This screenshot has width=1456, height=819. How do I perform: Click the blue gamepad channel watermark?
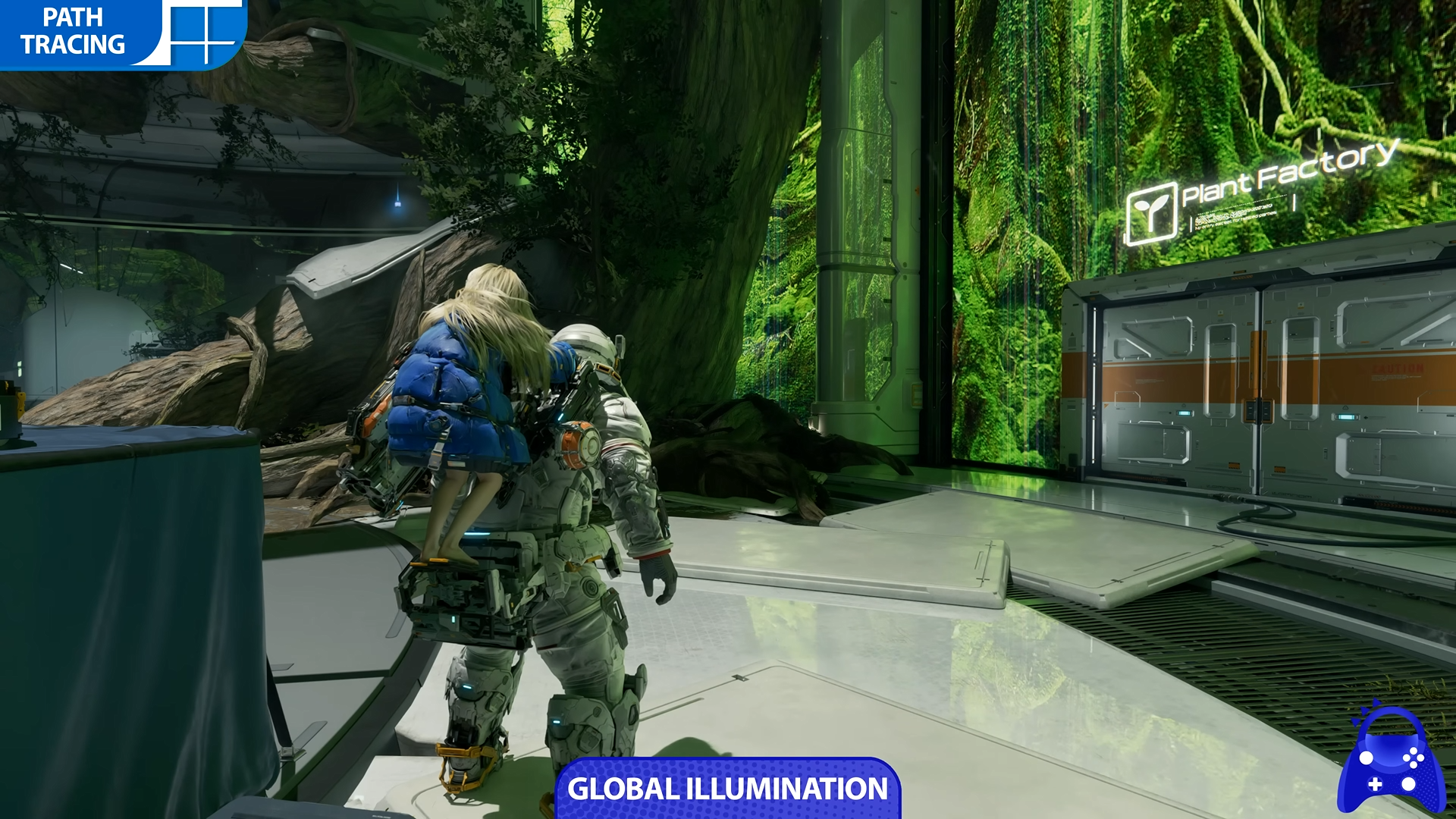tap(1390, 761)
